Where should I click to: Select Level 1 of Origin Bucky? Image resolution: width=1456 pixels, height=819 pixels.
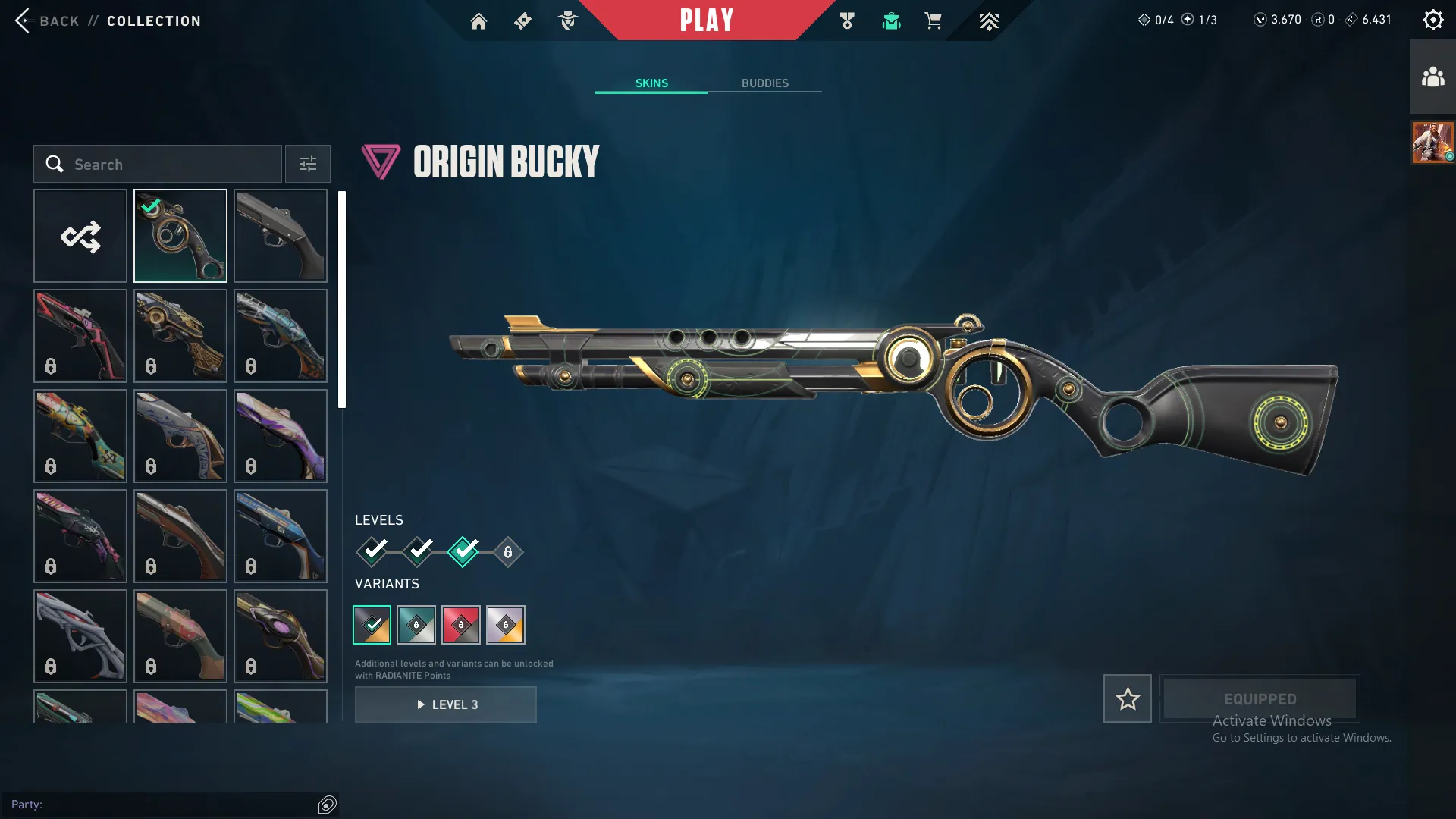pos(372,552)
